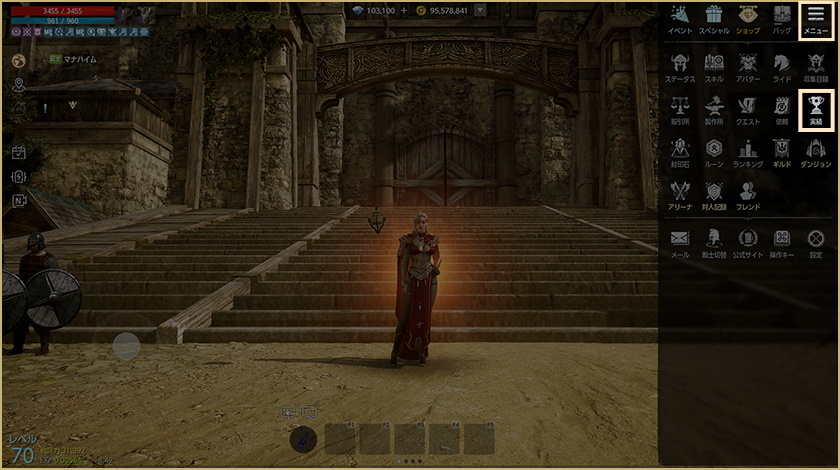This screenshot has height=470, width=840.
Task: Open the スキル skill book
Action: [714, 66]
